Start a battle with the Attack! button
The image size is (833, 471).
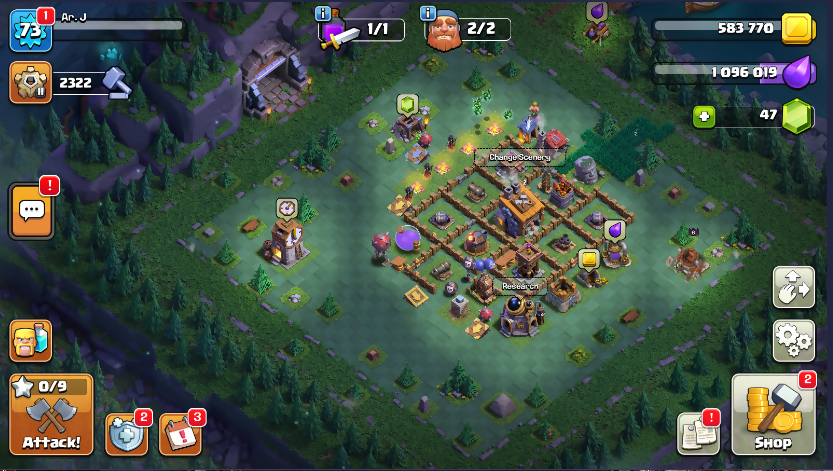click(x=51, y=415)
